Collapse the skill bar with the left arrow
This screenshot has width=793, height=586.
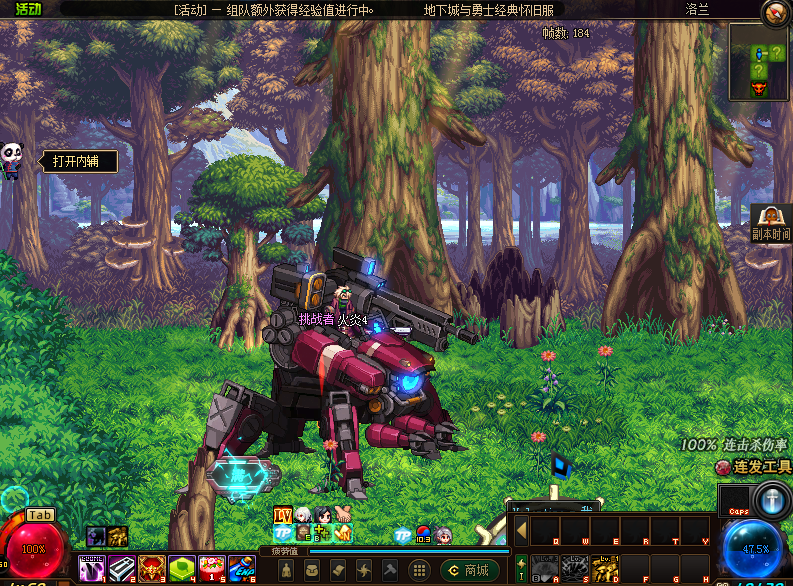tap(520, 530)
